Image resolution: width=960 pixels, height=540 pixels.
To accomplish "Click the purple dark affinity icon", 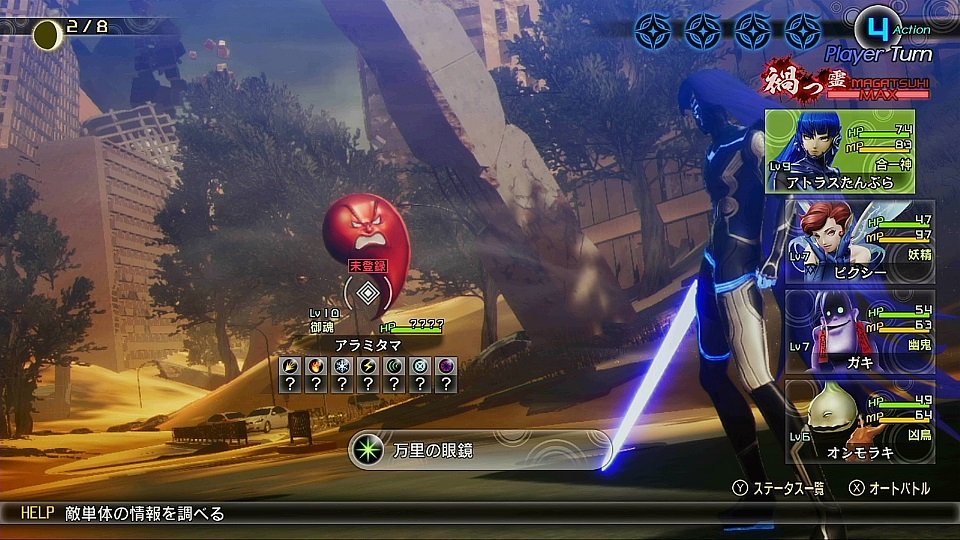I will click(x=446, y=366).
